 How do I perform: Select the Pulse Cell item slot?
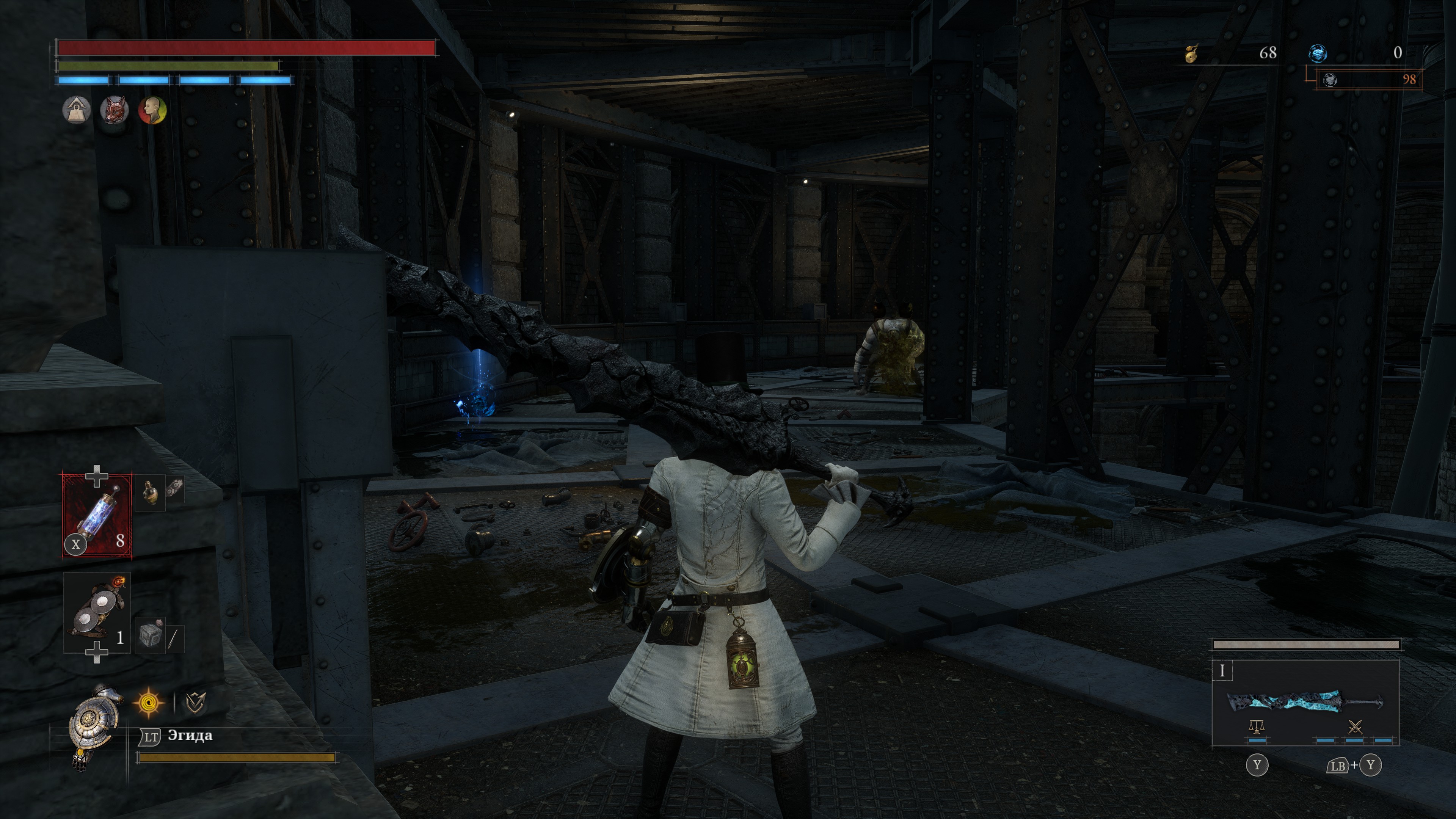[x=97, y=515]
